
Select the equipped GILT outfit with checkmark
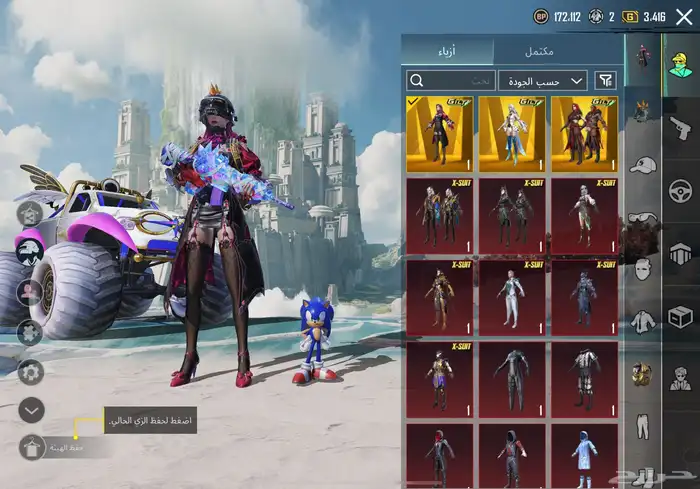439,134
